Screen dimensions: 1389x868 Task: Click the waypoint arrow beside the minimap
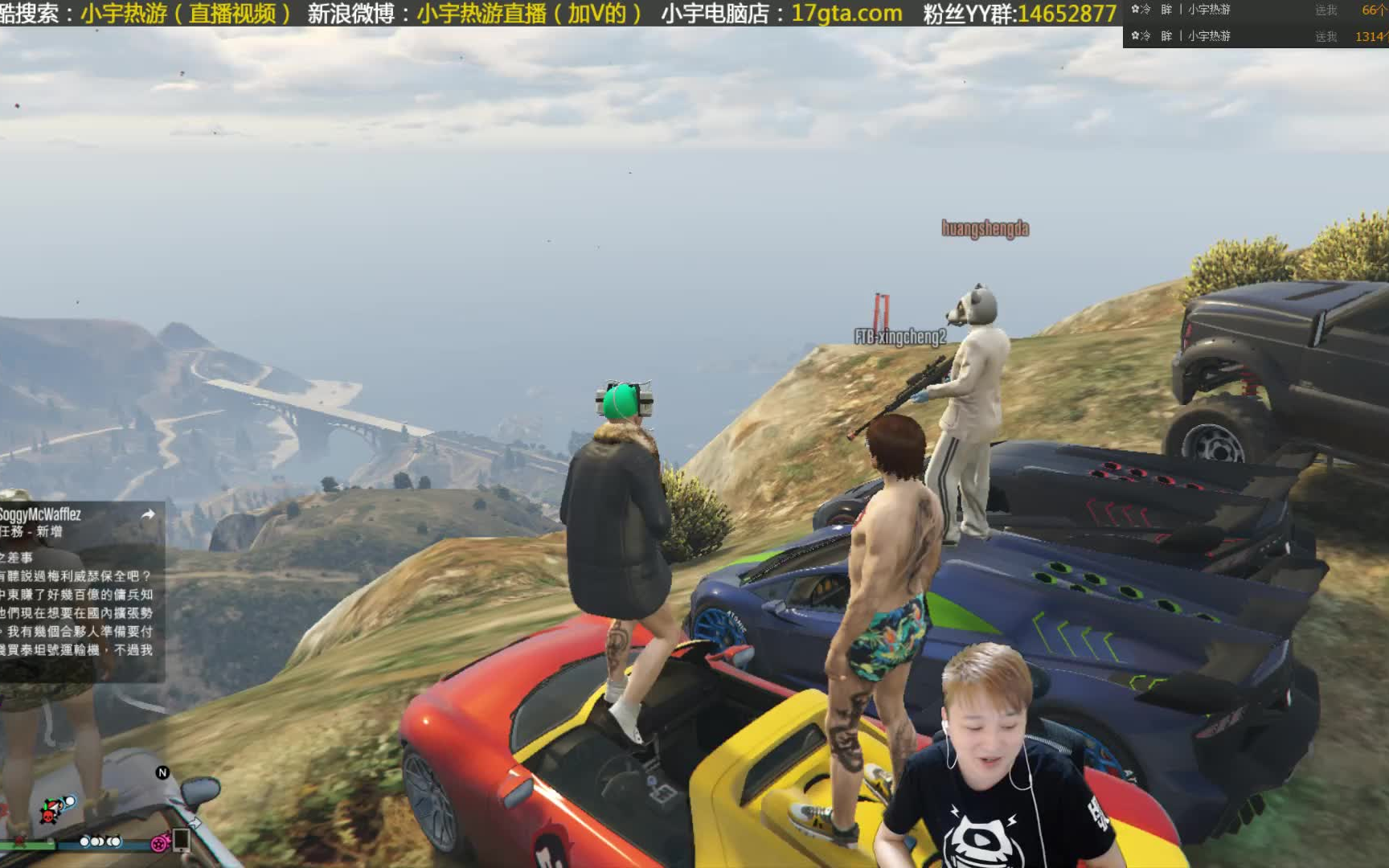pos(197,823)
